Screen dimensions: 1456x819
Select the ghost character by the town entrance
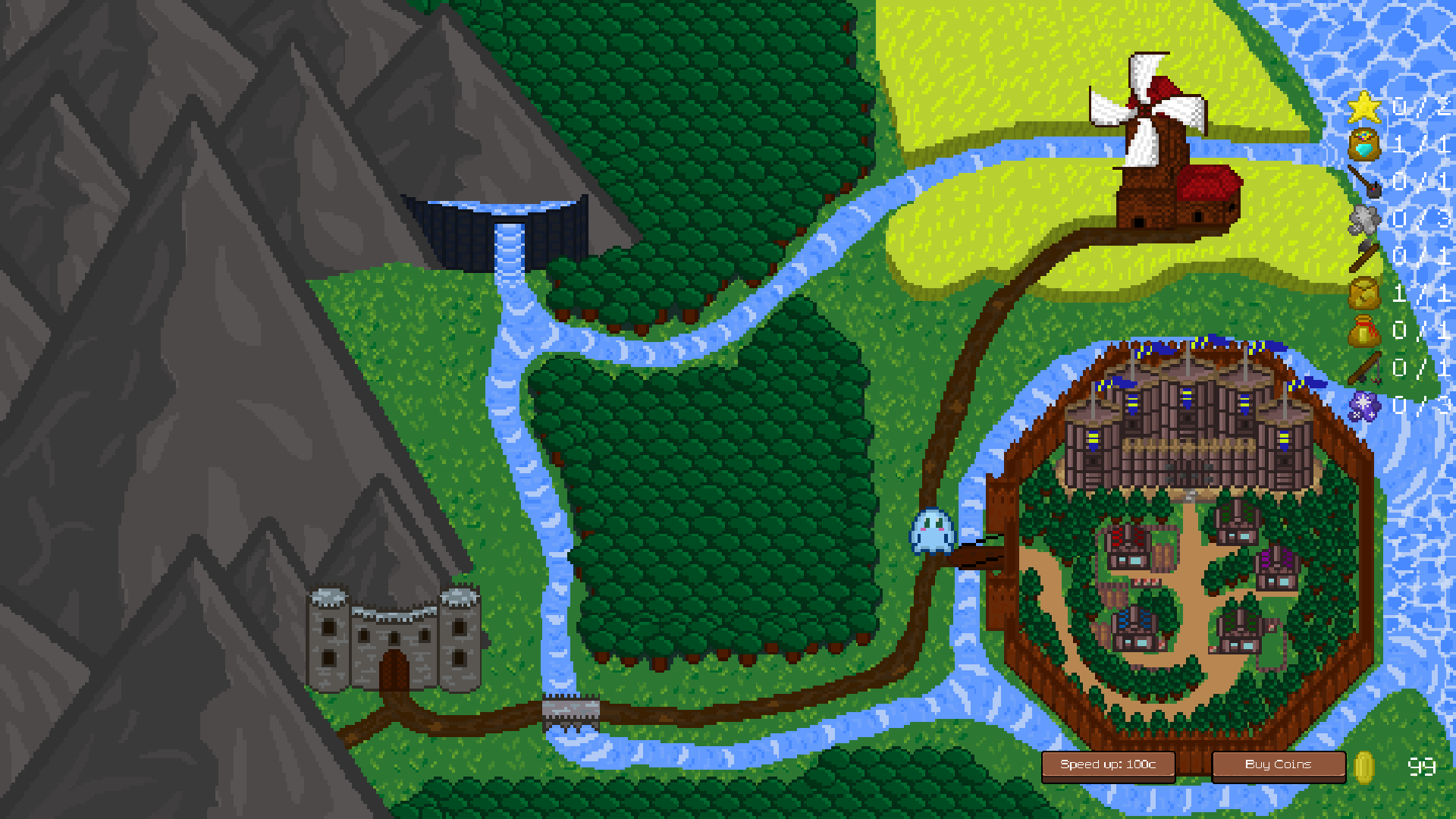930,531
